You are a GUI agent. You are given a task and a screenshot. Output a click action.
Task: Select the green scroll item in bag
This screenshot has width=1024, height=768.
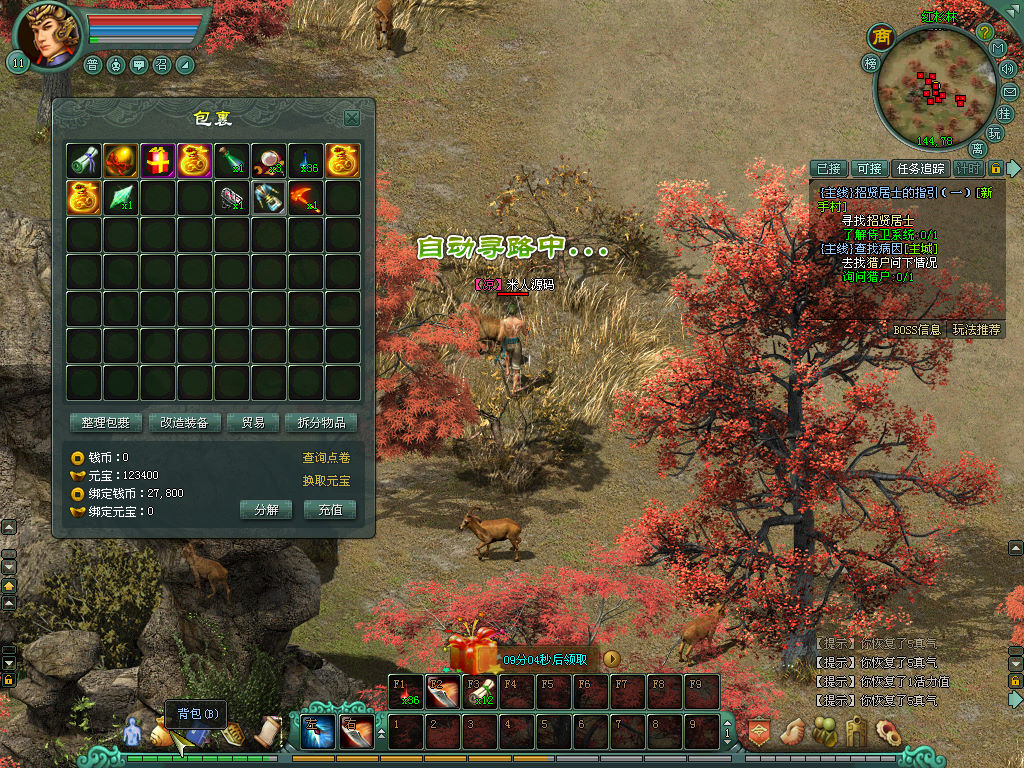(x=84, y=160)
